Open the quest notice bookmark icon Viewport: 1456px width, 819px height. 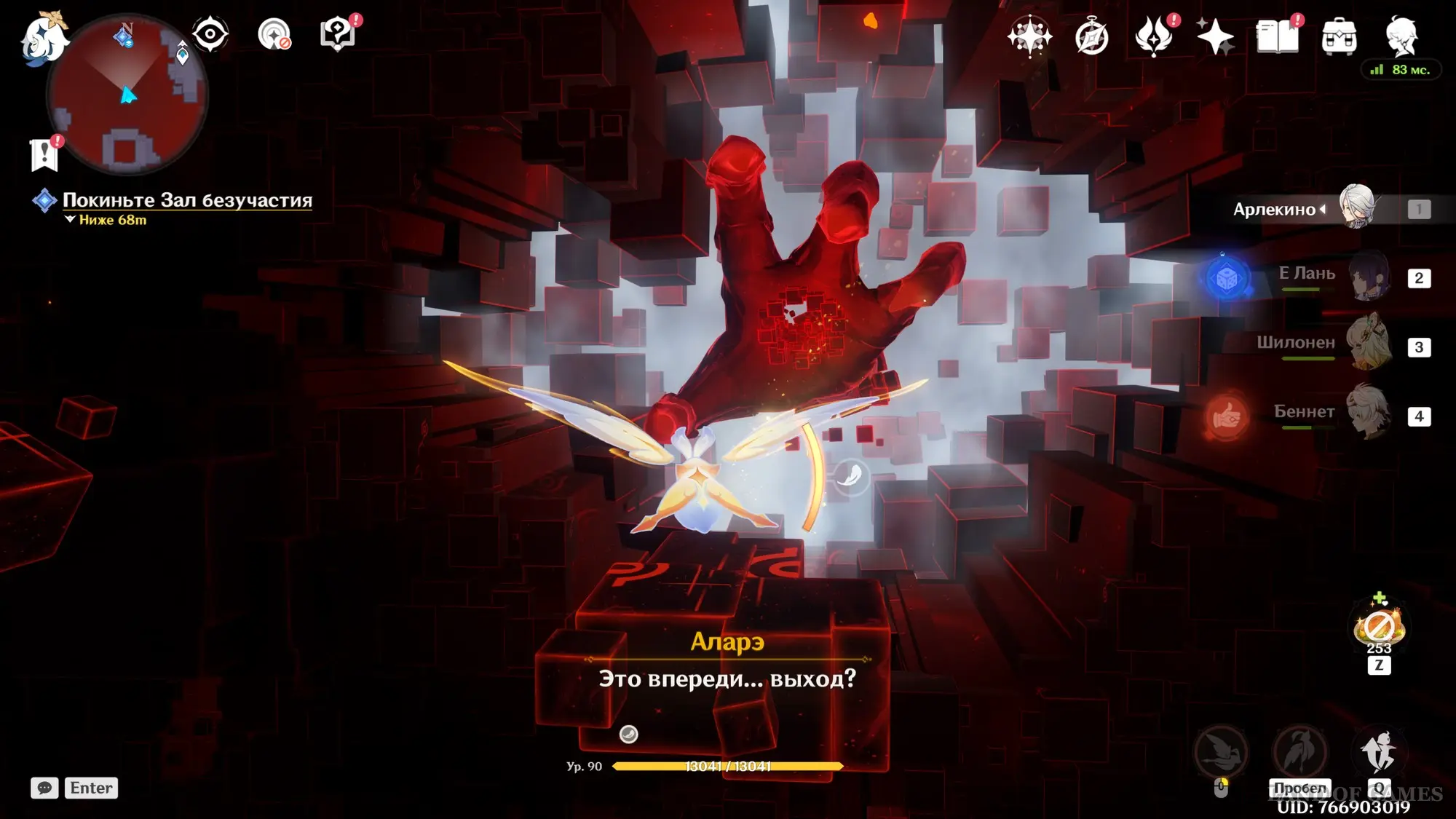point(44,154)
